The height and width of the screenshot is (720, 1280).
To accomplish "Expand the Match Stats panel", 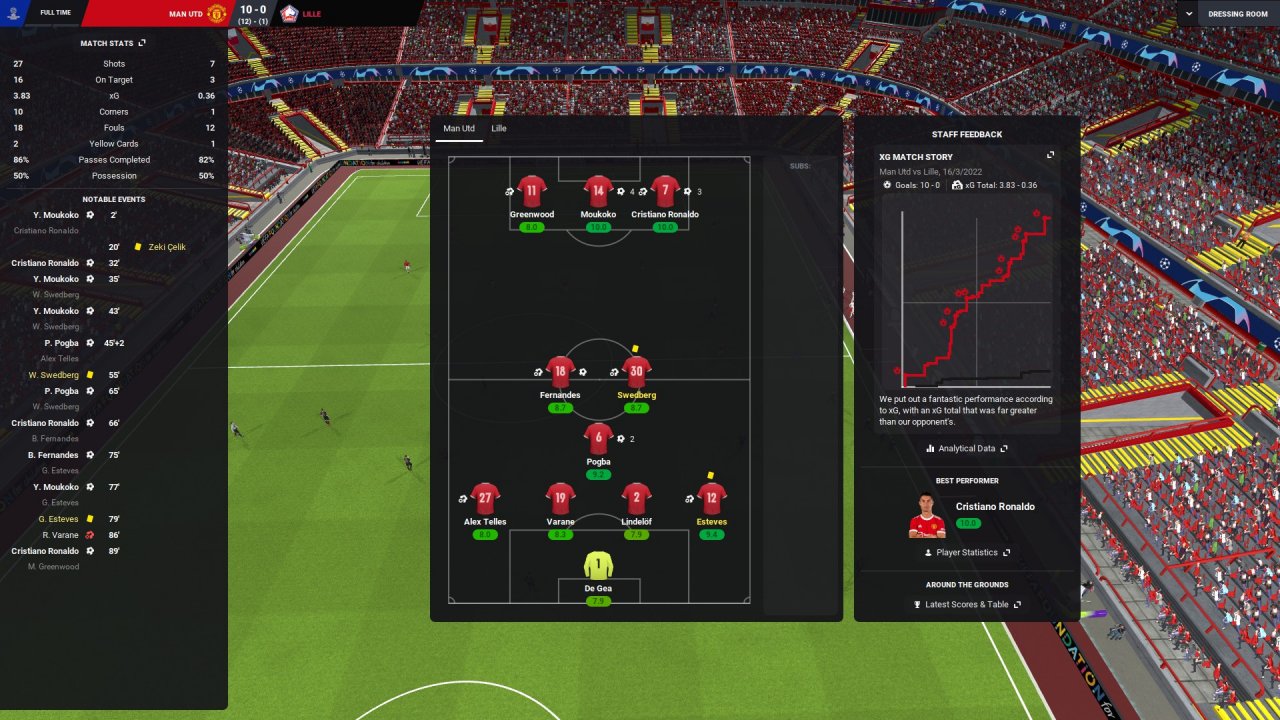I will [x=142, y=43].
